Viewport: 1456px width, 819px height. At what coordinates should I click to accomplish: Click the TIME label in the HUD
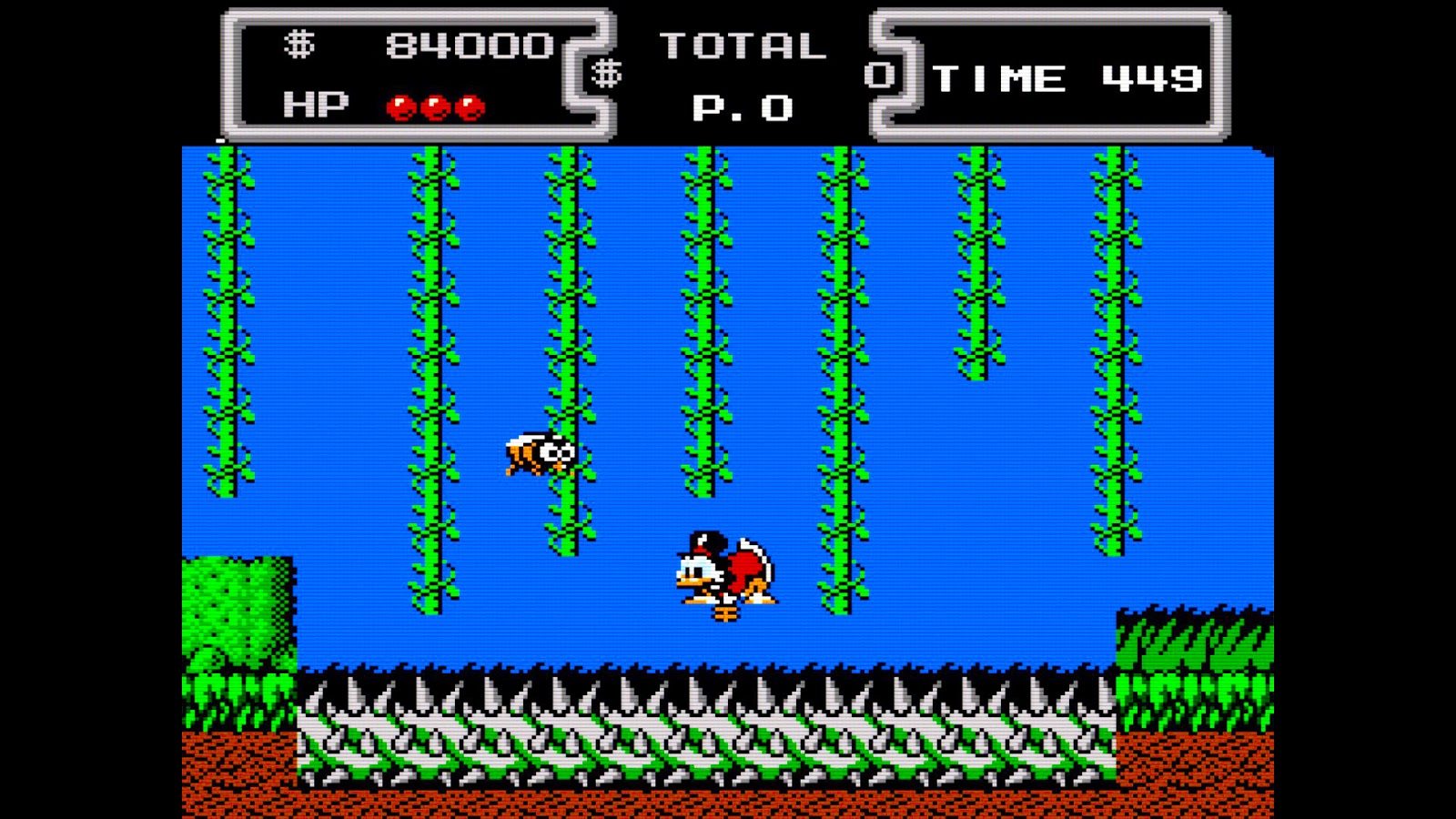996,77
